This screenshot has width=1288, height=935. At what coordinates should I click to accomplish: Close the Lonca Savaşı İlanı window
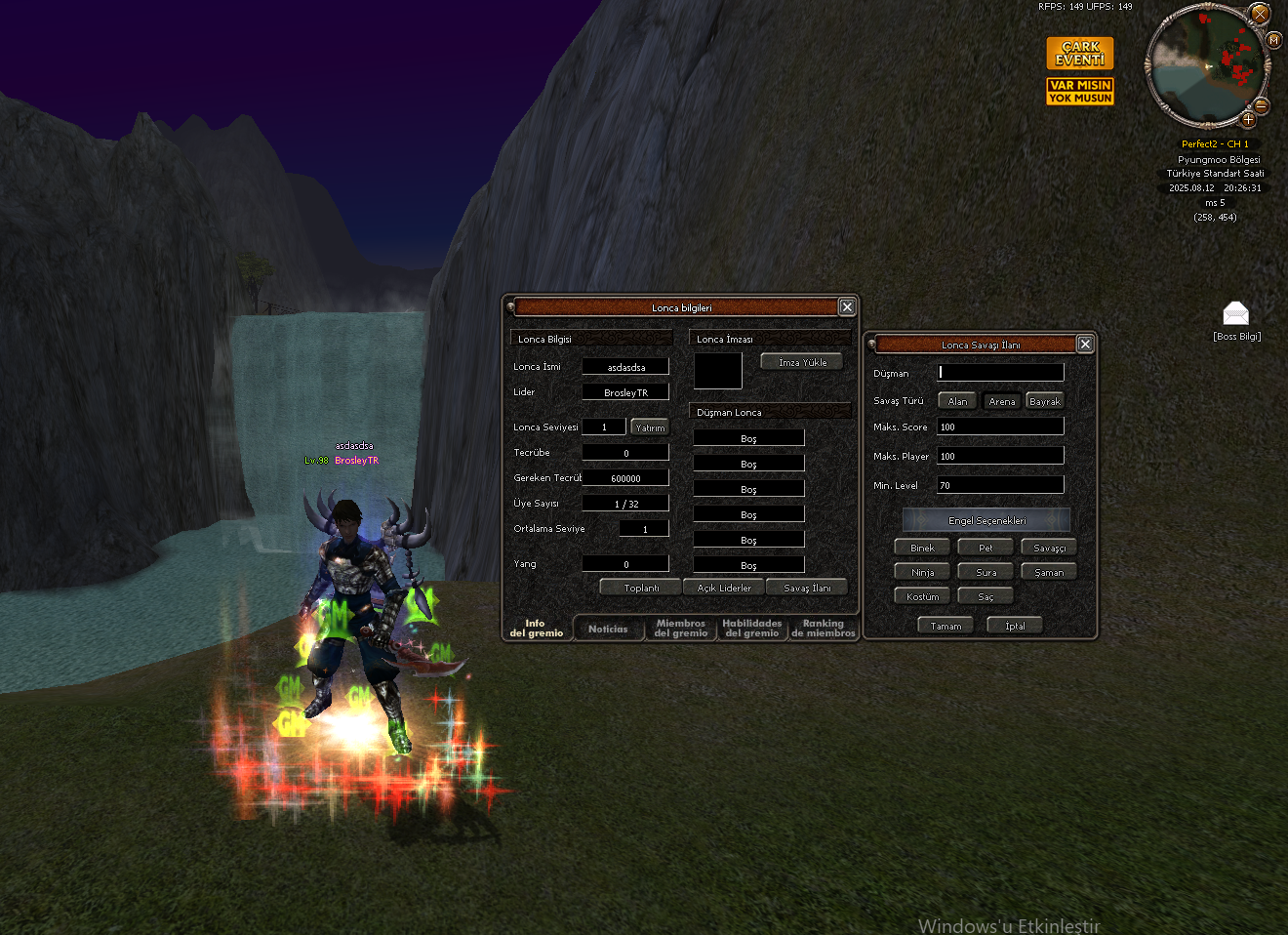tap(1085, 345)
